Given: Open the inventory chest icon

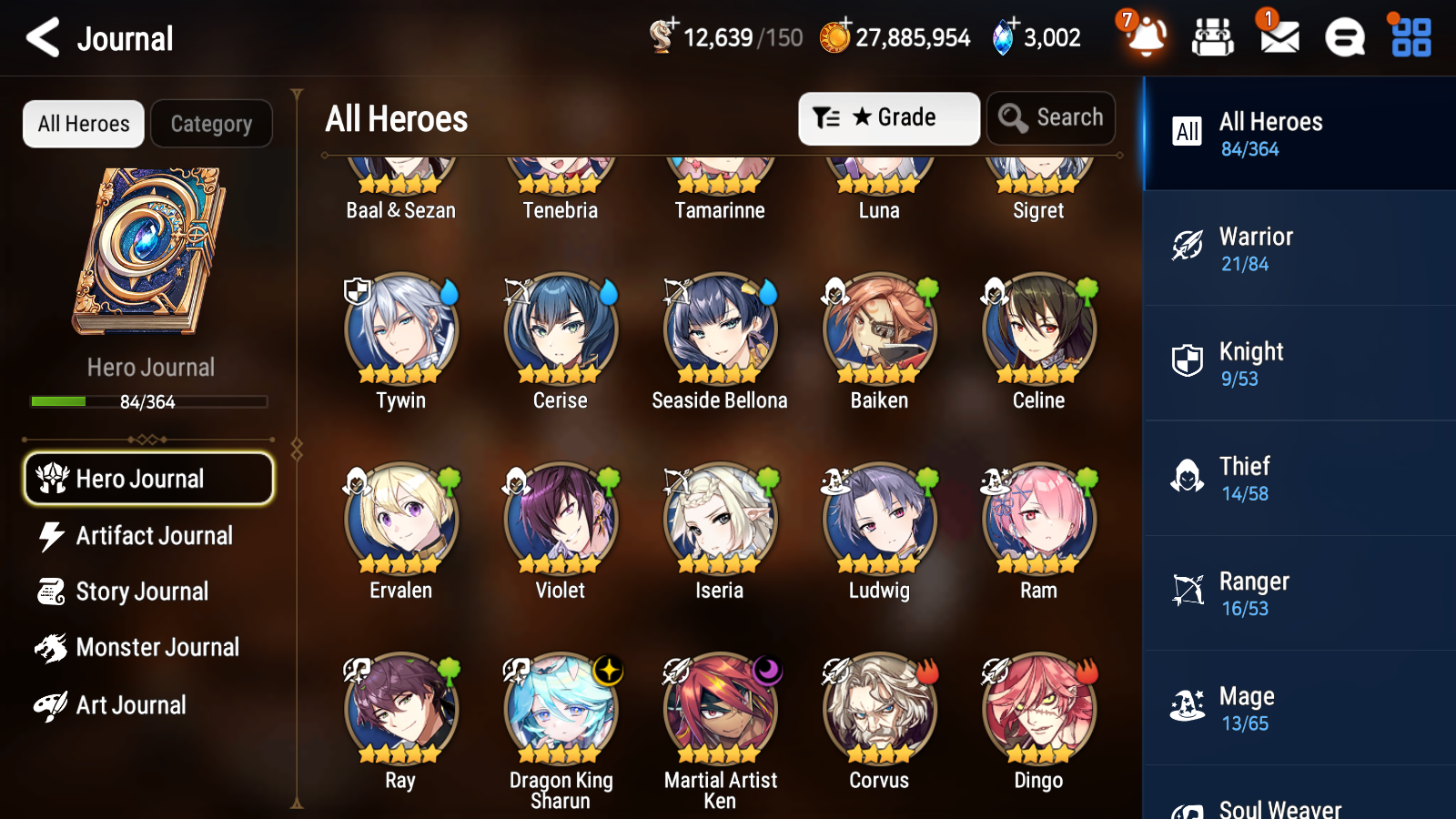Looking at the screenshot, I should (1213, 37).
